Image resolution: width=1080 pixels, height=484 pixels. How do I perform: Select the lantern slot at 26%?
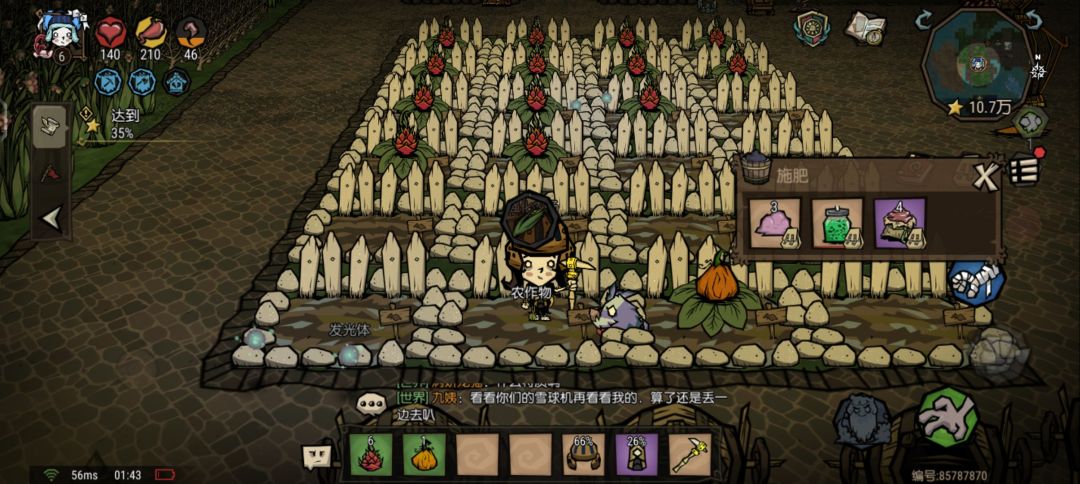click(635, 455)
